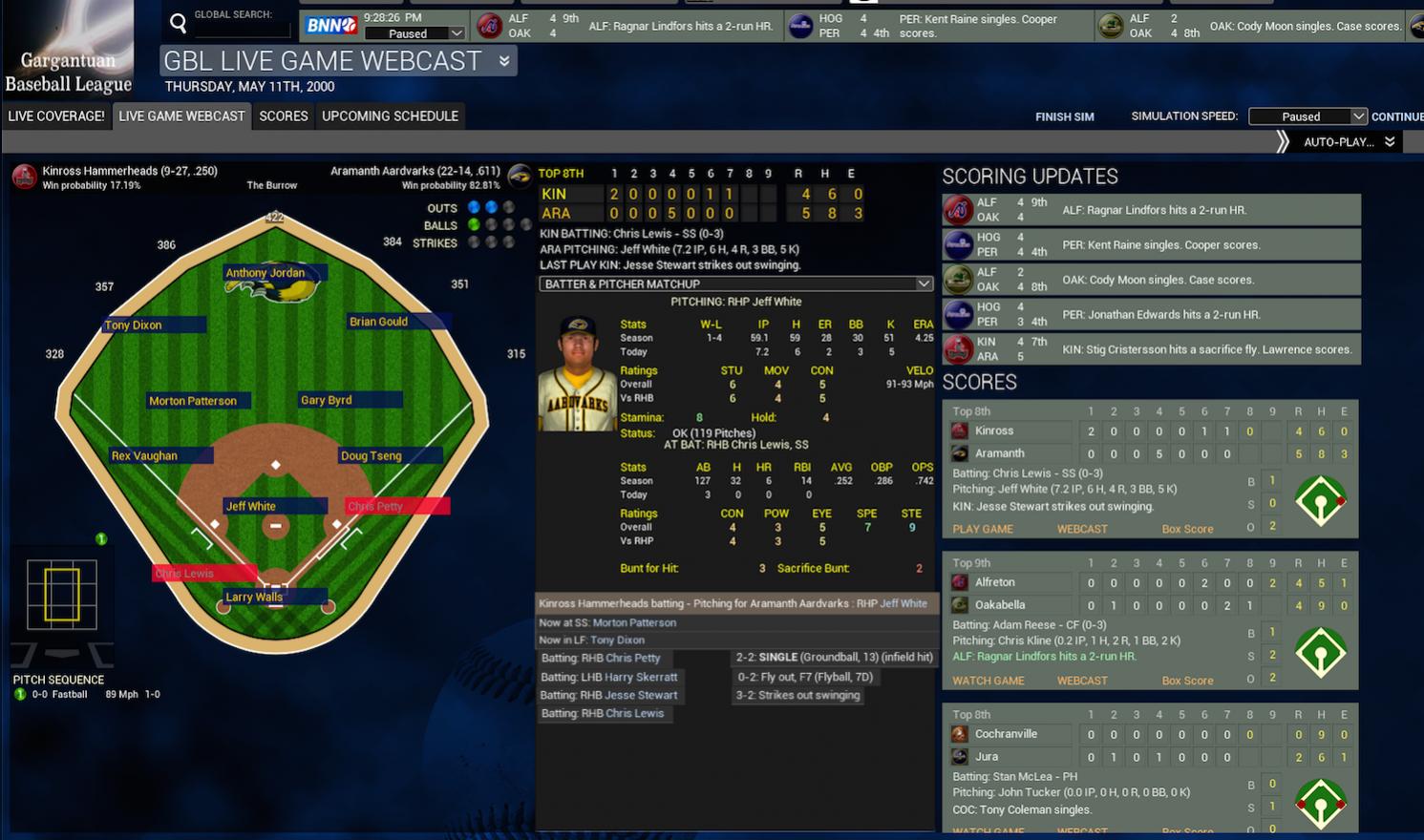The height and width of the screenshot is (840, 1424).
Task: Watch the Alfreton vs Oakabella game
Action: (x=988, y=681)
